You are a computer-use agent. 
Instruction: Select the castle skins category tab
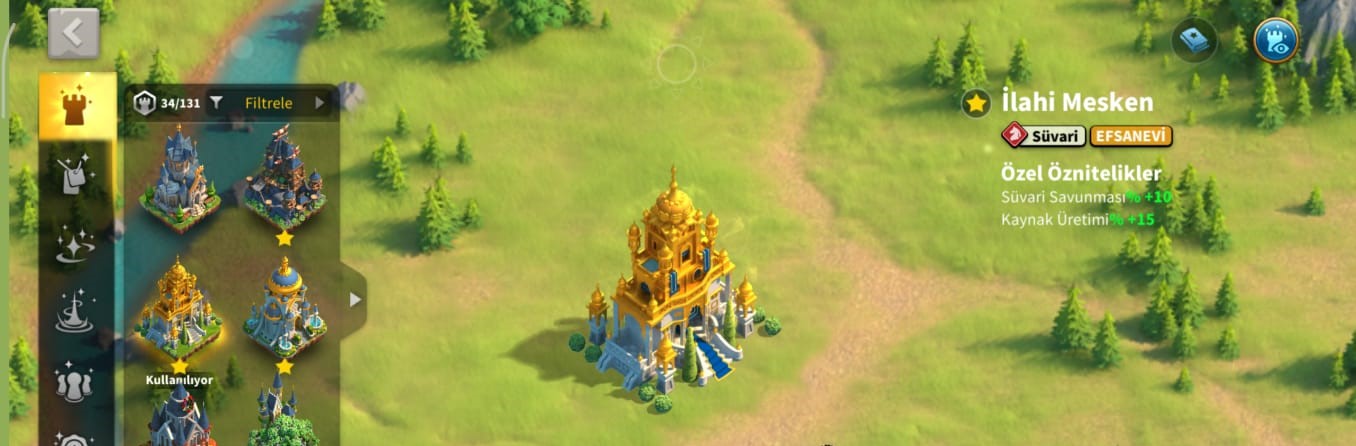click(77, 108)
